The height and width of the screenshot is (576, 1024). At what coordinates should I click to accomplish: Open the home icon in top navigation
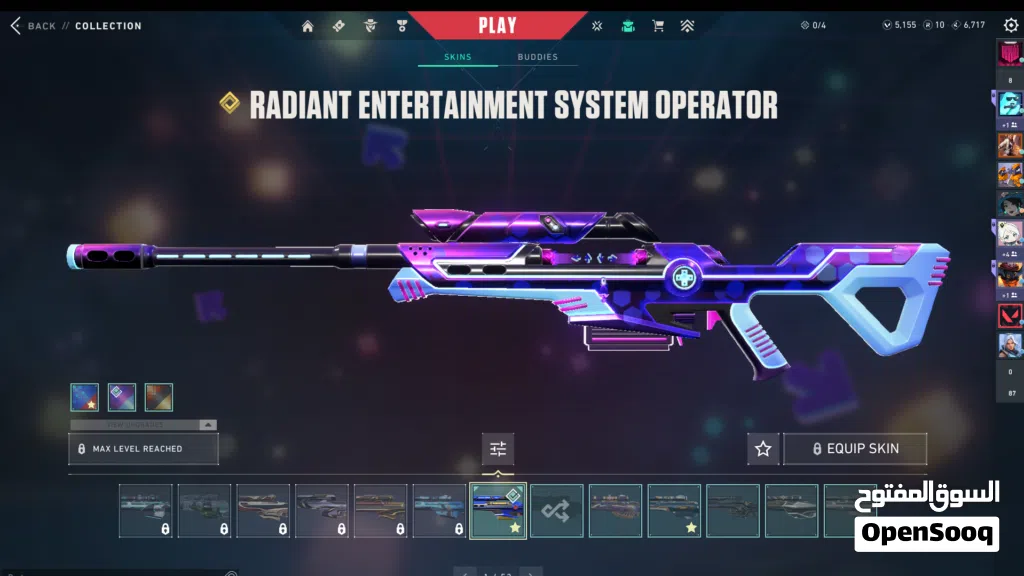click(308, 26)
